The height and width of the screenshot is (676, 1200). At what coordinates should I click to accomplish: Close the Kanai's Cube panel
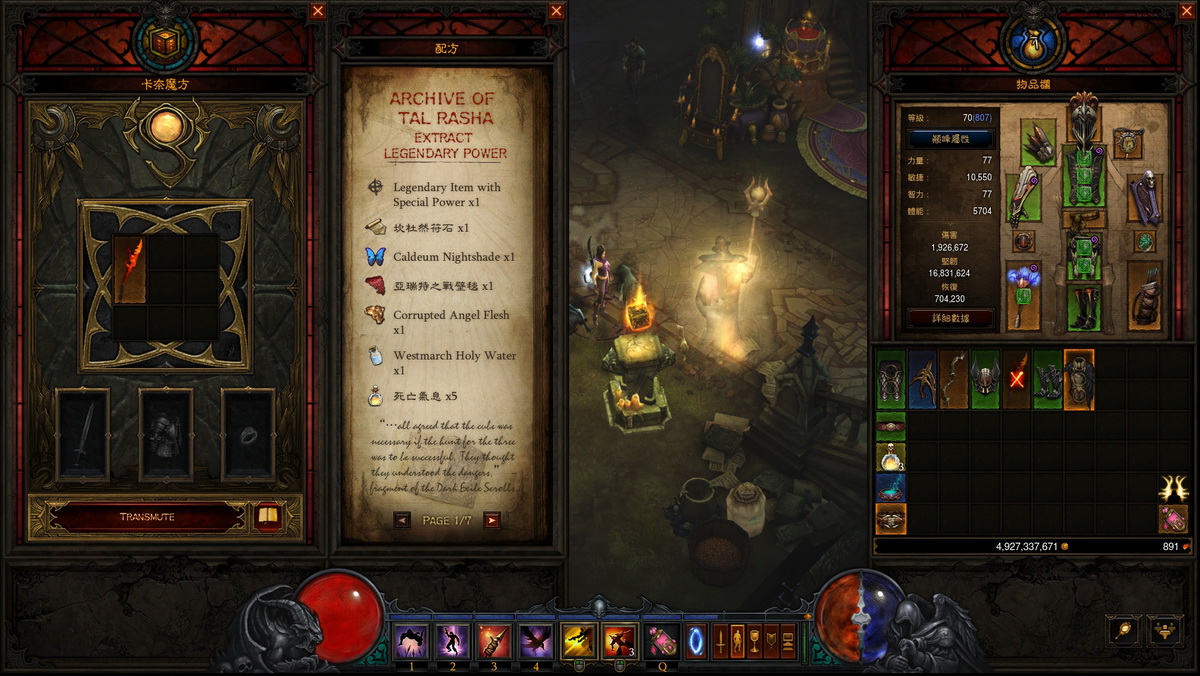coord(317,11)
